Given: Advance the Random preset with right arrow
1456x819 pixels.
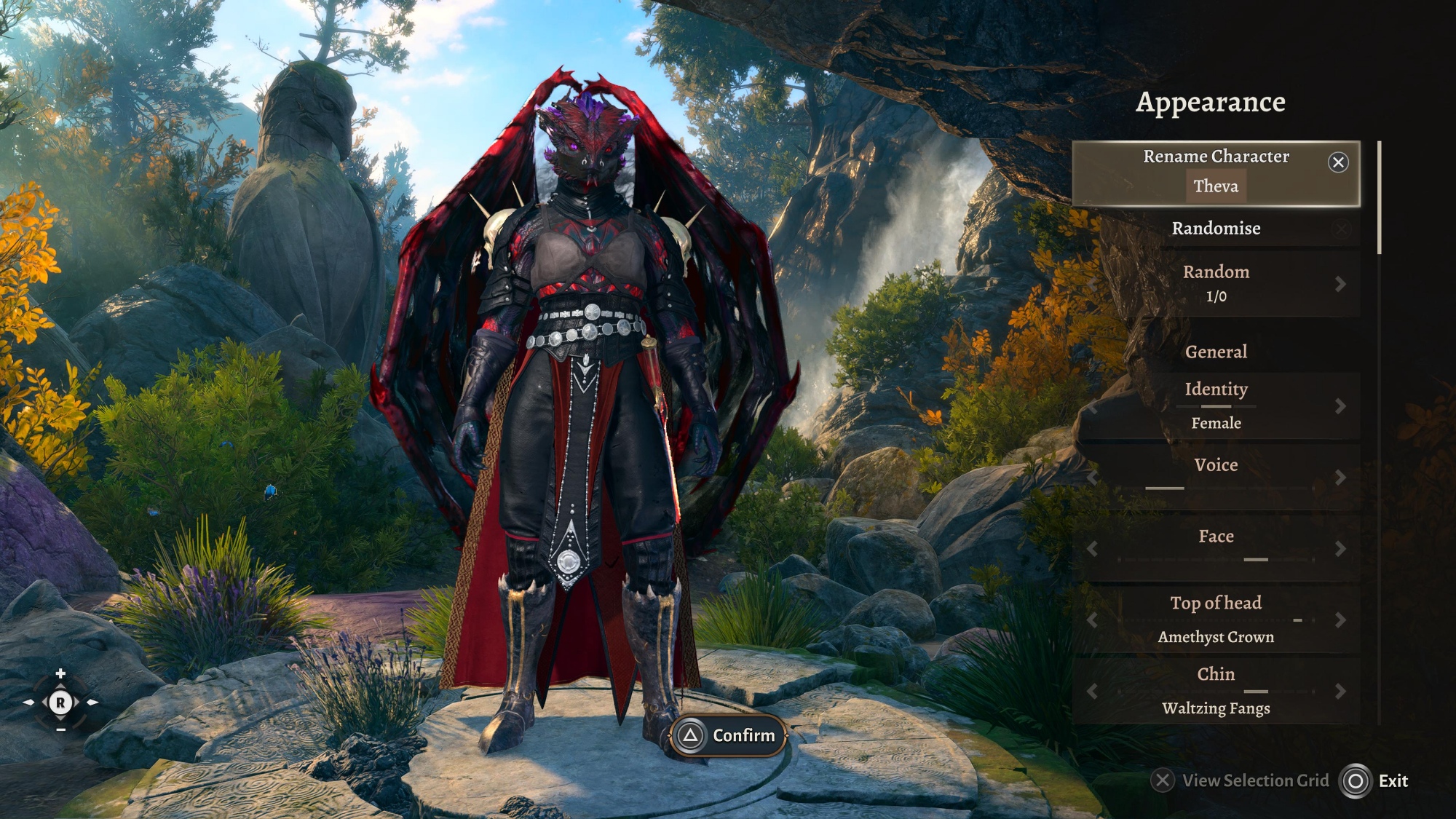Looking at the screenshot, I should [x=1340, y=284].
